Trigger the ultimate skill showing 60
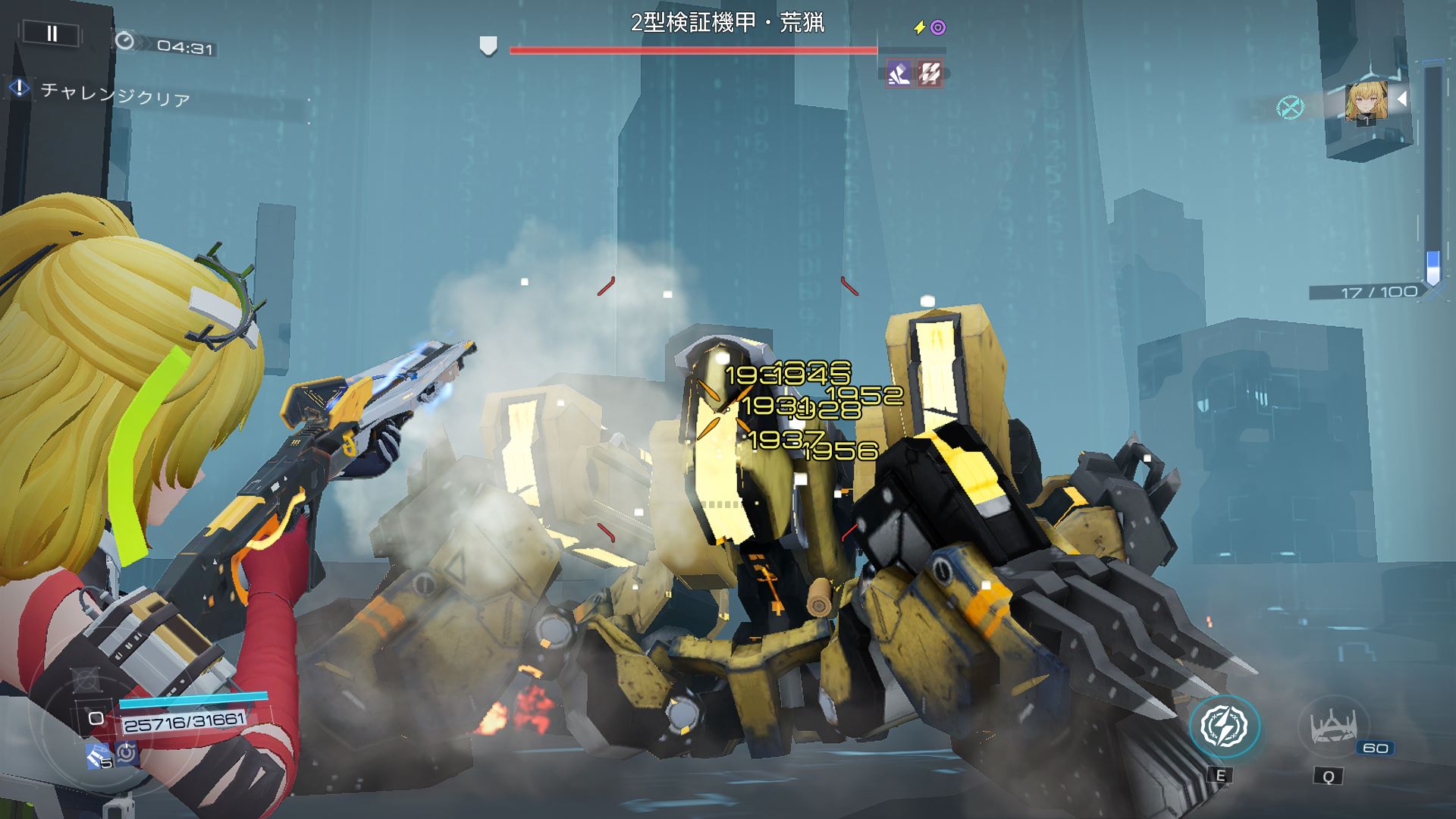 pyautogui.click(x=1332, y=728)
